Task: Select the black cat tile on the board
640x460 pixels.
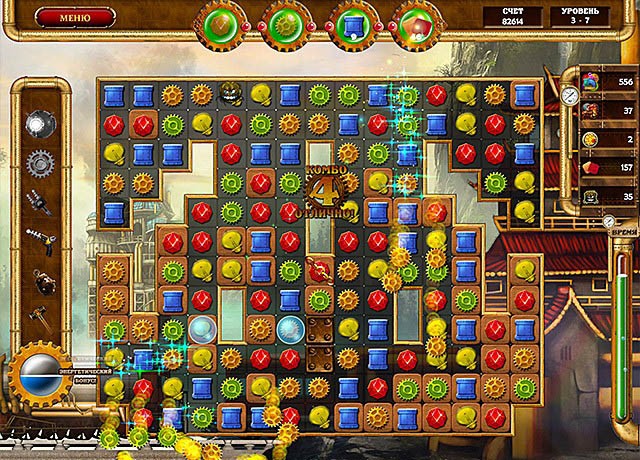Action: pos(231,94)
